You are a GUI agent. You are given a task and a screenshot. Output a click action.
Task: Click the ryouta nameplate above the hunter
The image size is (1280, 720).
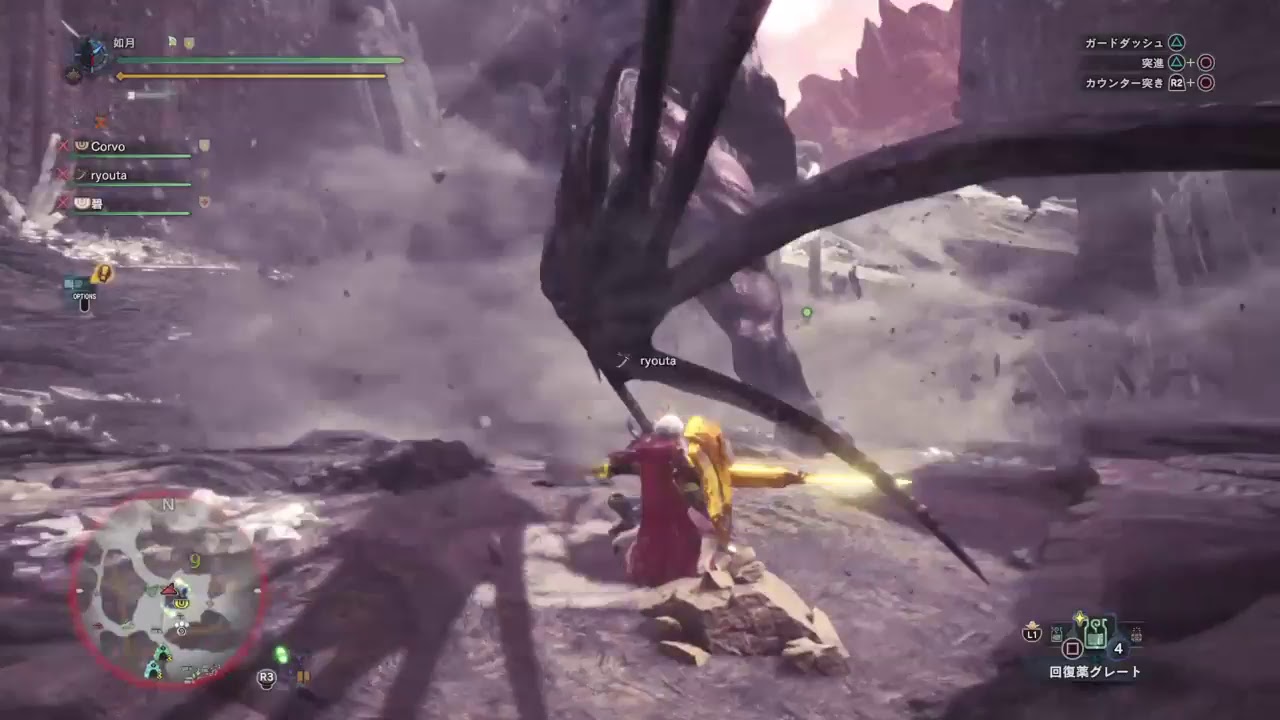[657, 361]
